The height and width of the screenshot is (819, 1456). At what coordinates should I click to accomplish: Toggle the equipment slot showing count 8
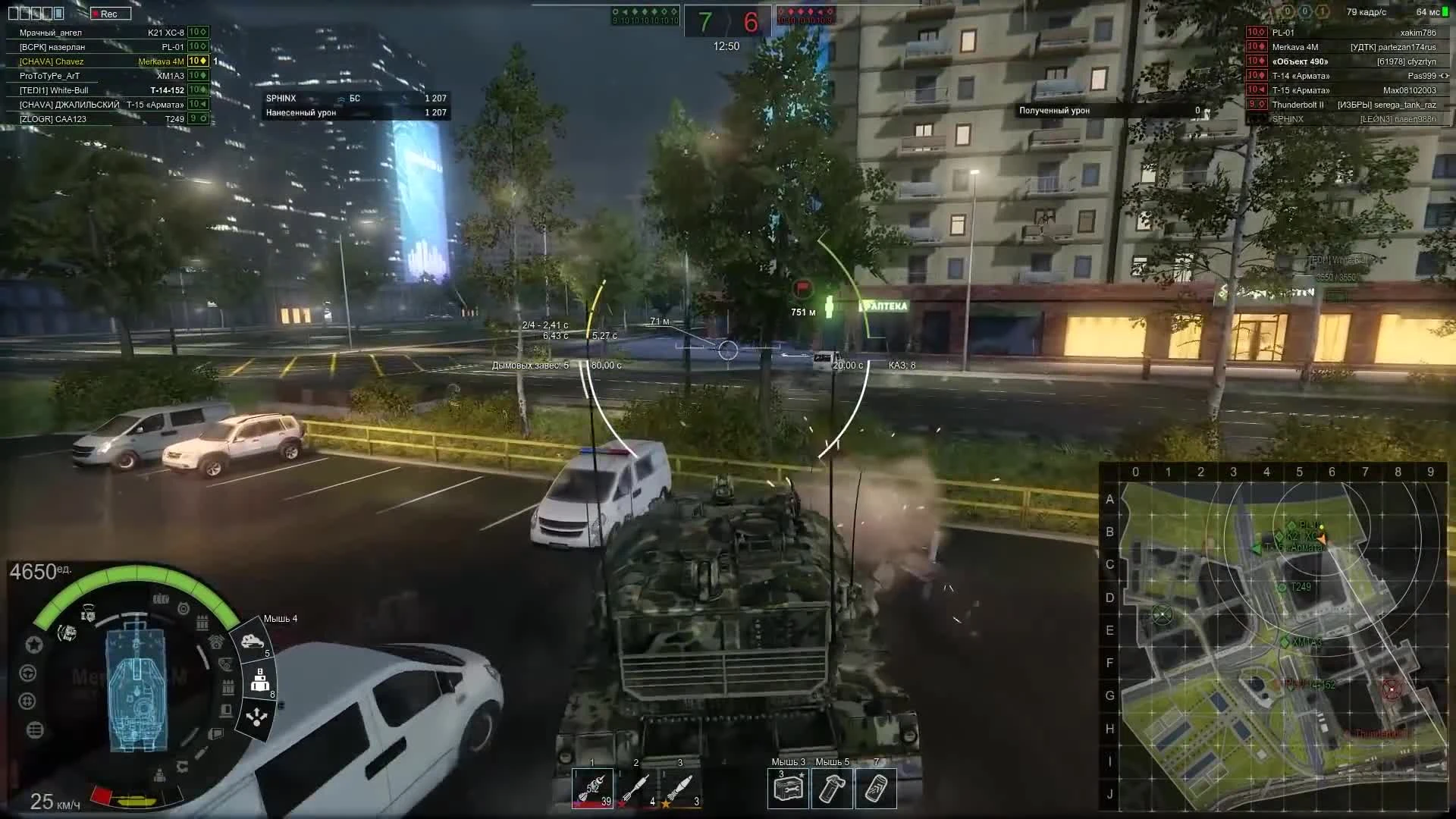pos(261,681)
